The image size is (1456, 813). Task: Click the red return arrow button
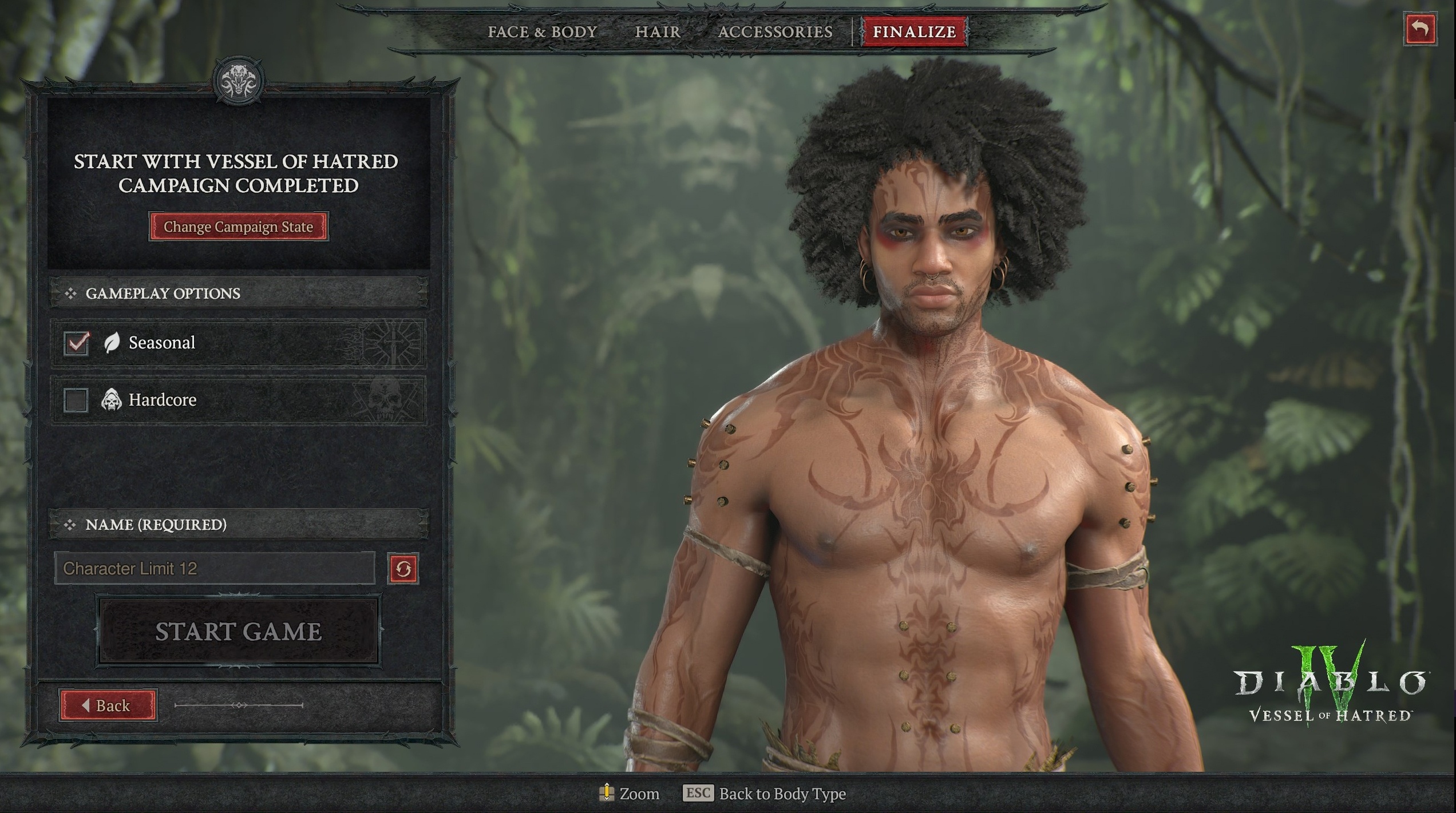1420,29
